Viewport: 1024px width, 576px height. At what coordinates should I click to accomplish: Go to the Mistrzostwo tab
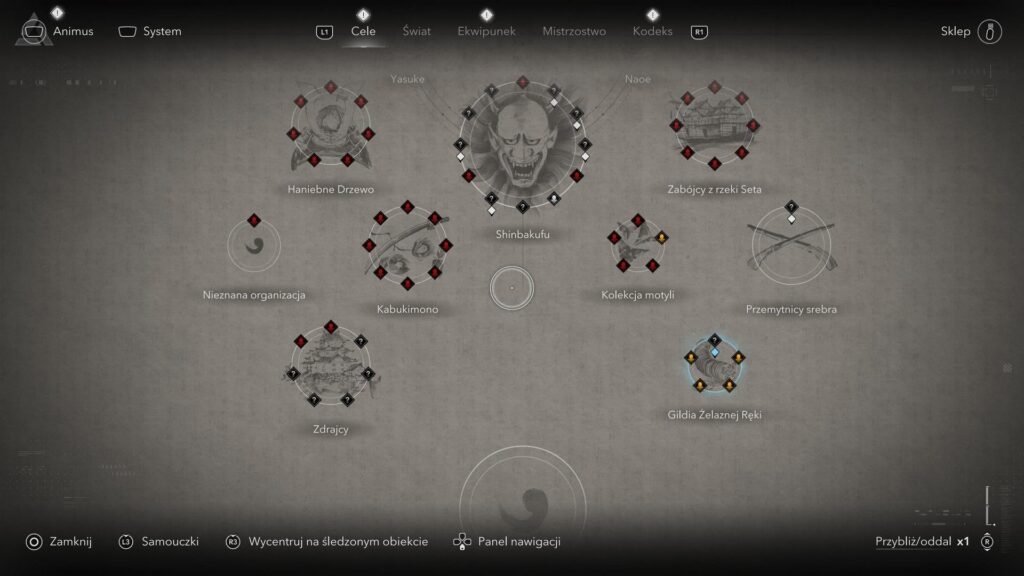coord(574,31)
